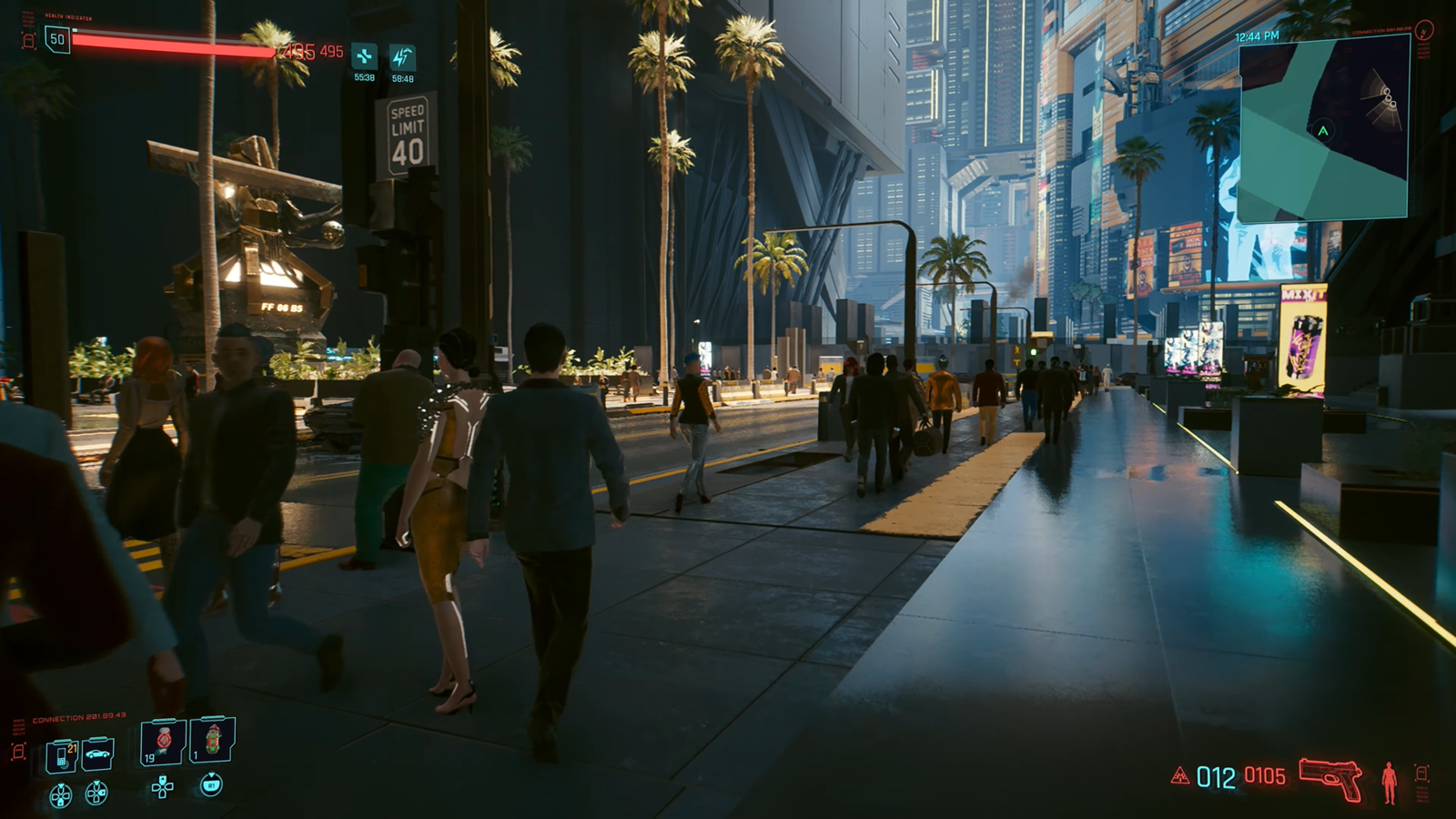Click the R1 grenade throw indicator
Screen dimensions: 1456x819
(x=212, y=786)
